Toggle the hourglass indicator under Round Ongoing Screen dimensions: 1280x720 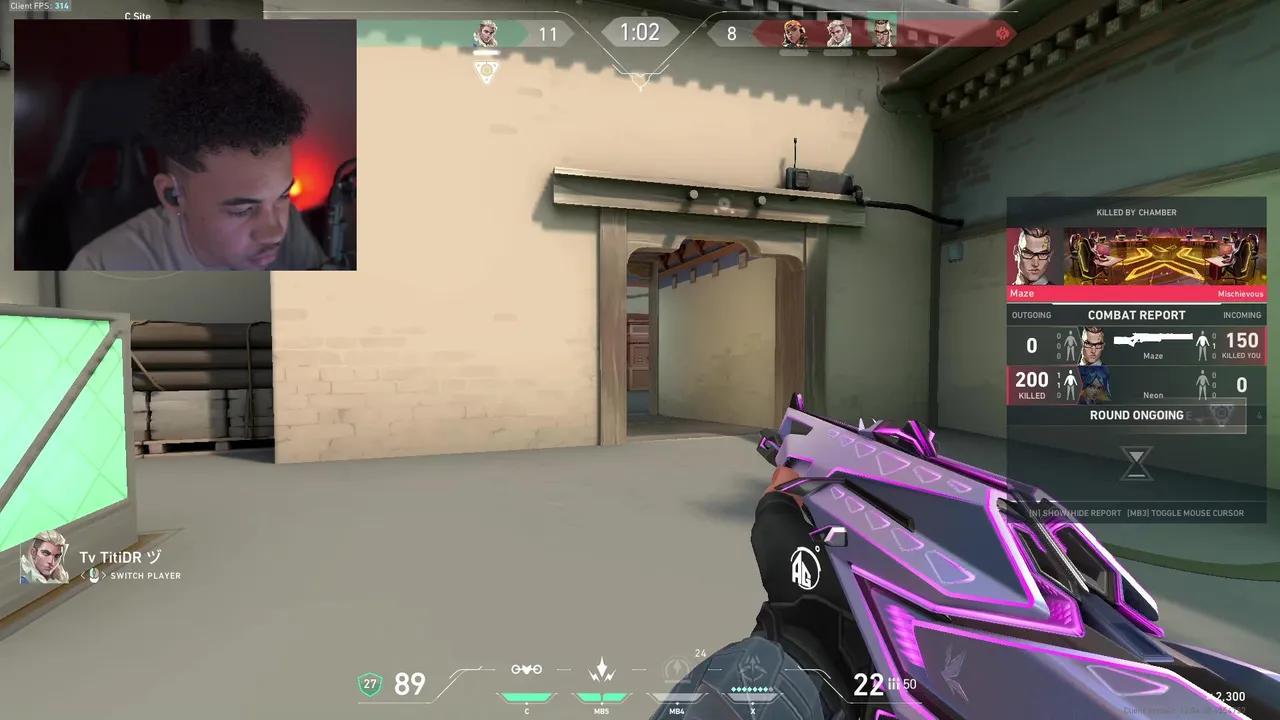click(1136, 463)
